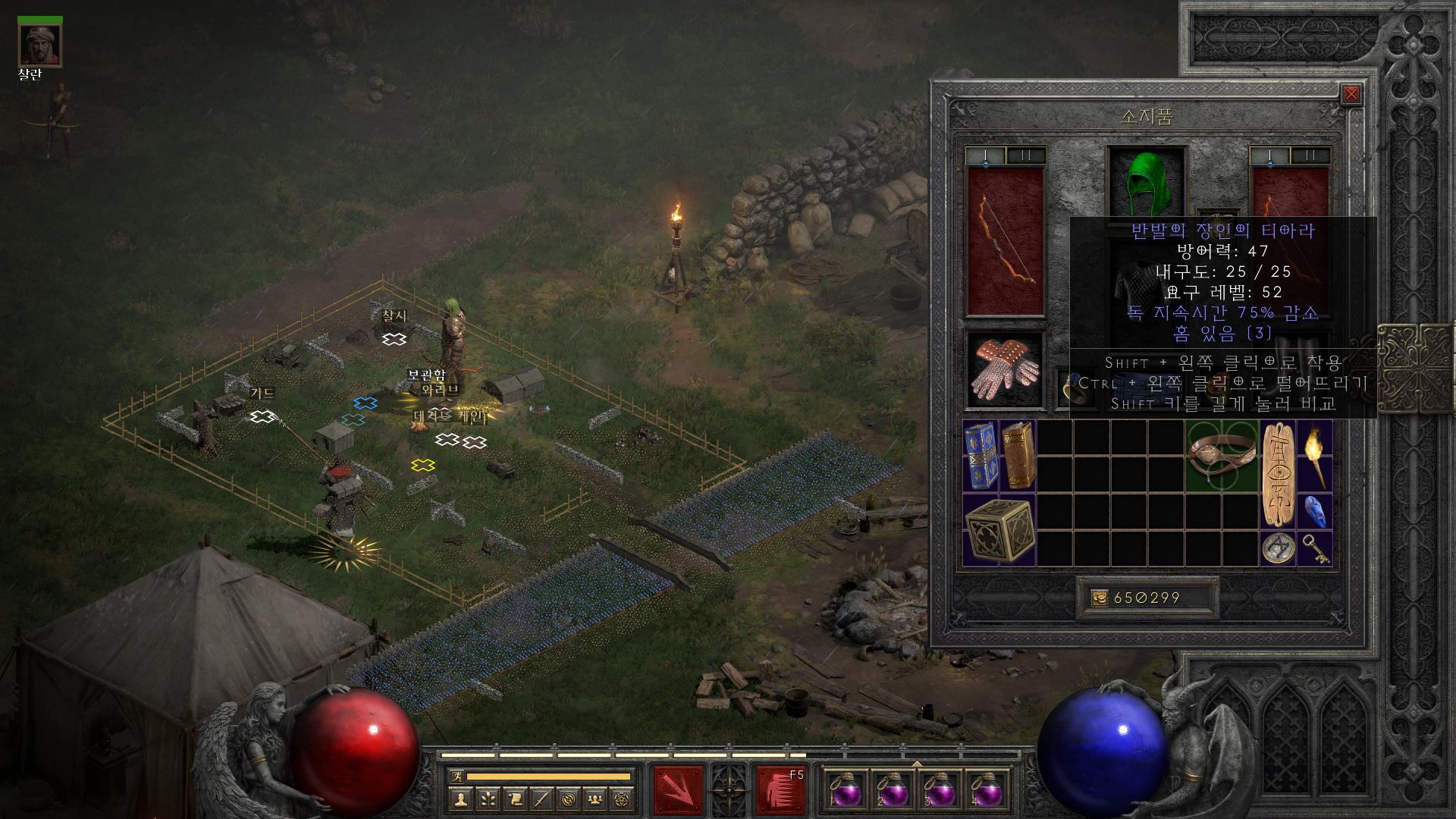Pick up the blue gem
This screenshot has height=819, width=1456.
[1315, 511]
